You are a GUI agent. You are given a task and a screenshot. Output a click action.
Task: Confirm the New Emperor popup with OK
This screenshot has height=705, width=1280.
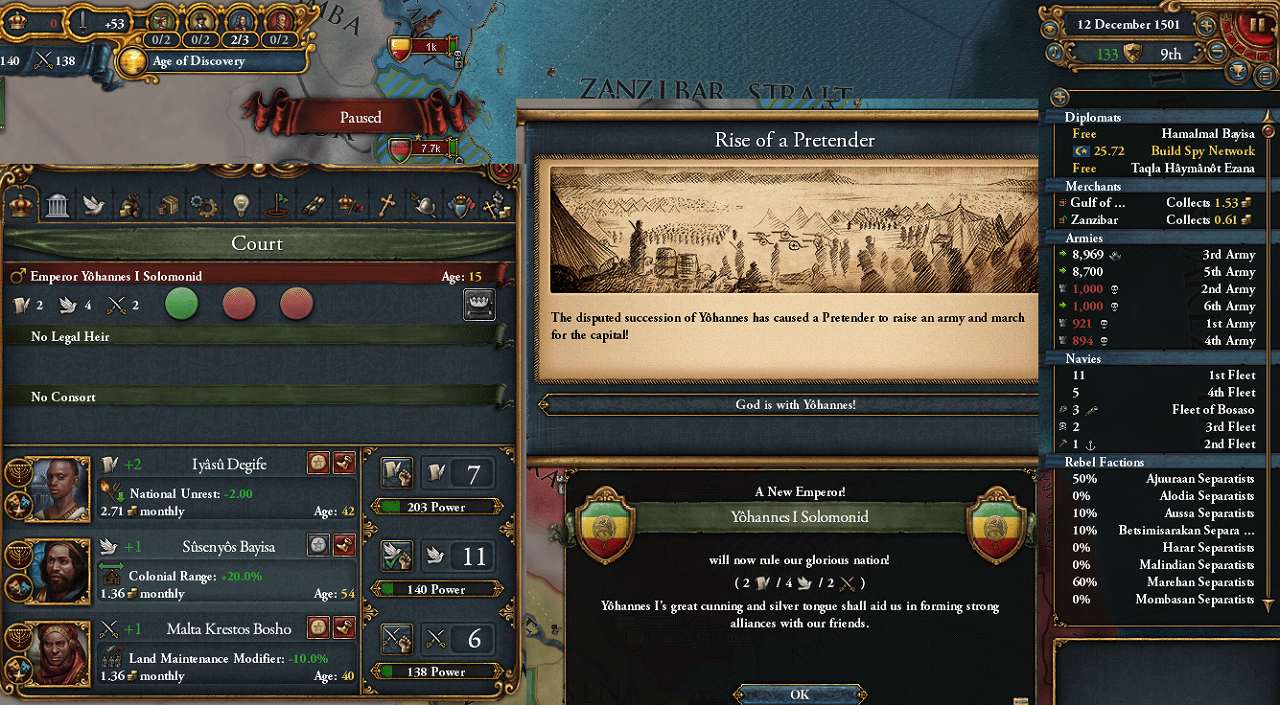800,694
